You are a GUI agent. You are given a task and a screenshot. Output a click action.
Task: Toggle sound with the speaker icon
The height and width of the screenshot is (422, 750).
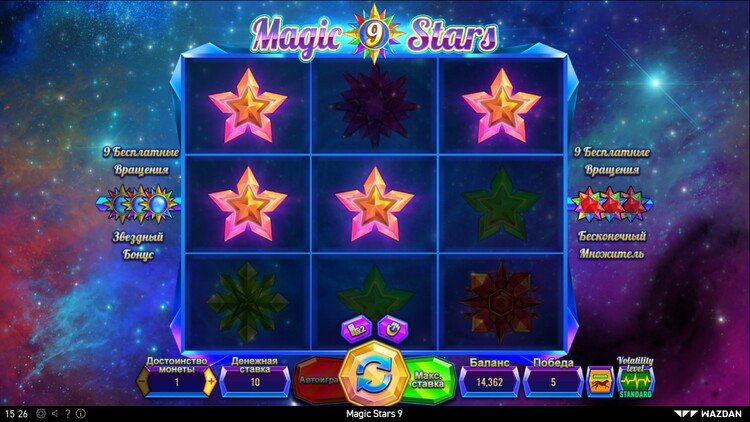pos(53,413)
